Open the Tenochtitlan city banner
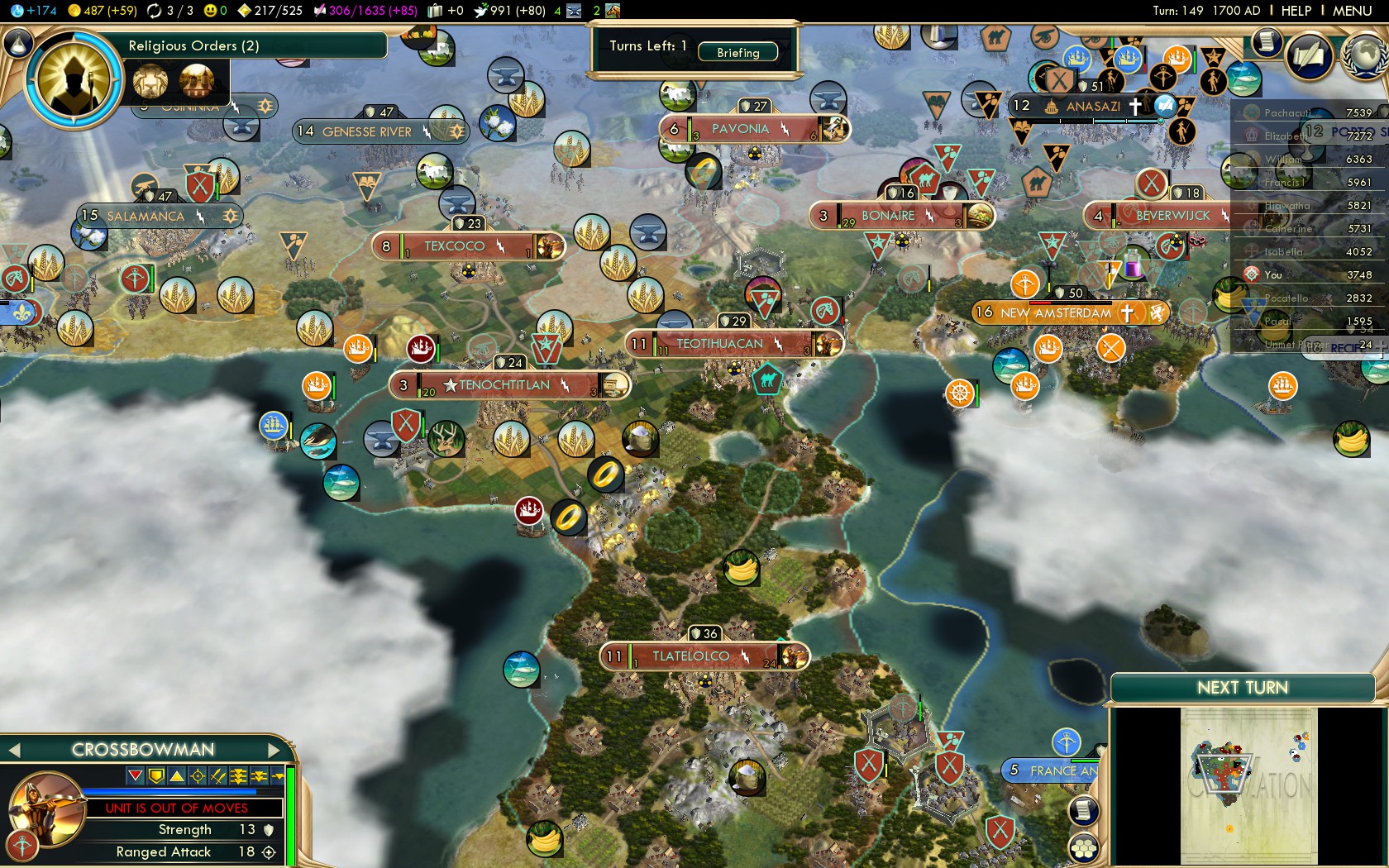 504,385
